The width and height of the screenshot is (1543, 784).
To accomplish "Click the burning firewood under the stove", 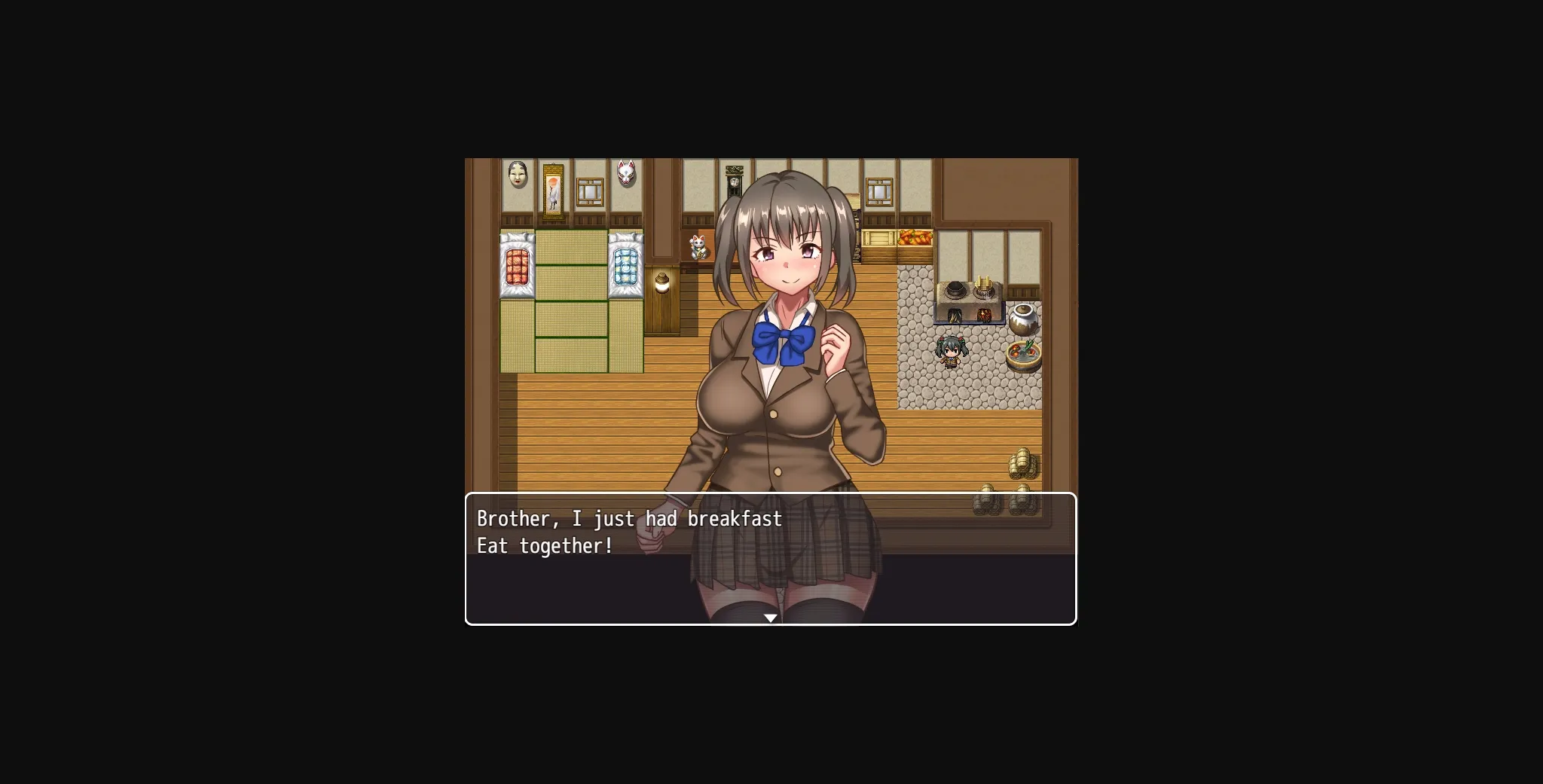I will click(x=984, y=316).
